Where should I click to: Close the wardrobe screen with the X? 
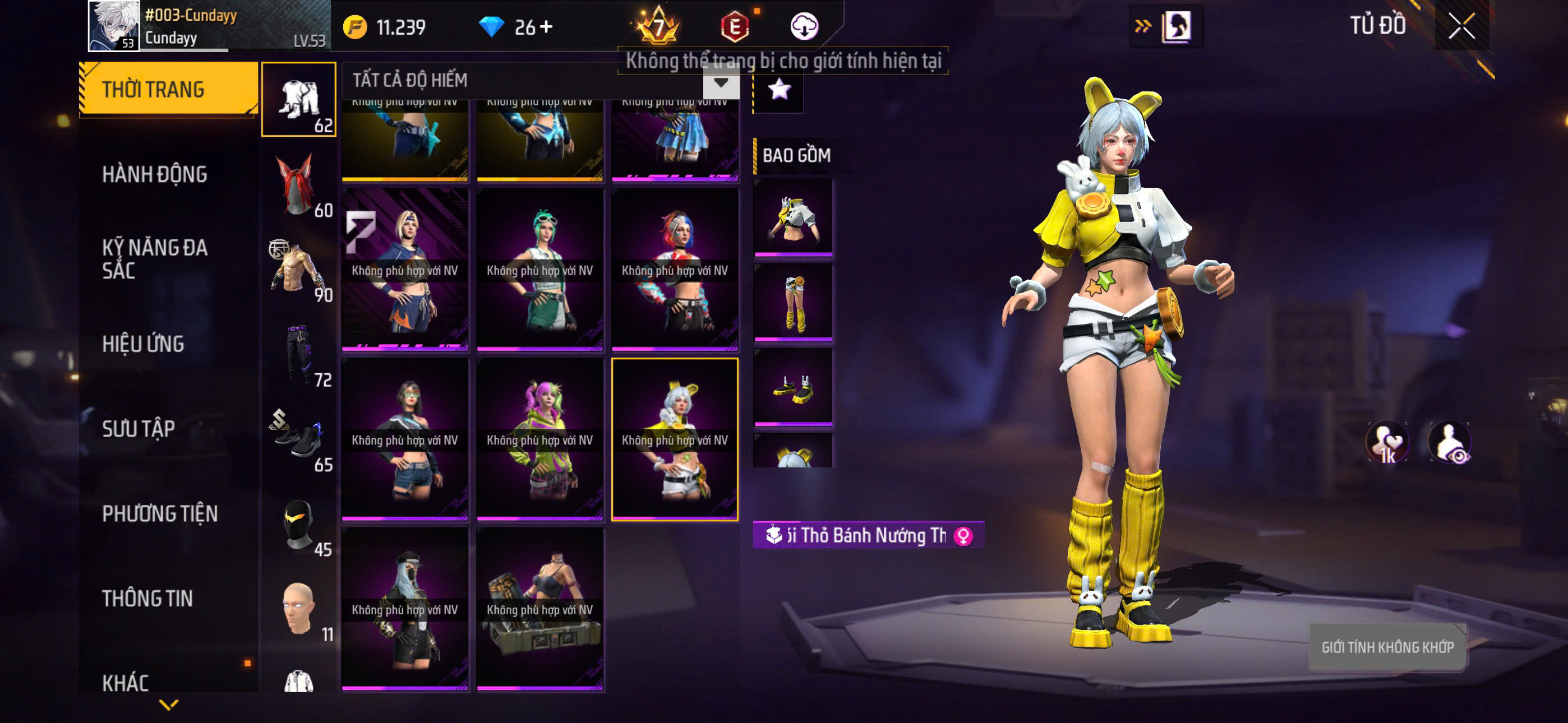coord(1461,26)
